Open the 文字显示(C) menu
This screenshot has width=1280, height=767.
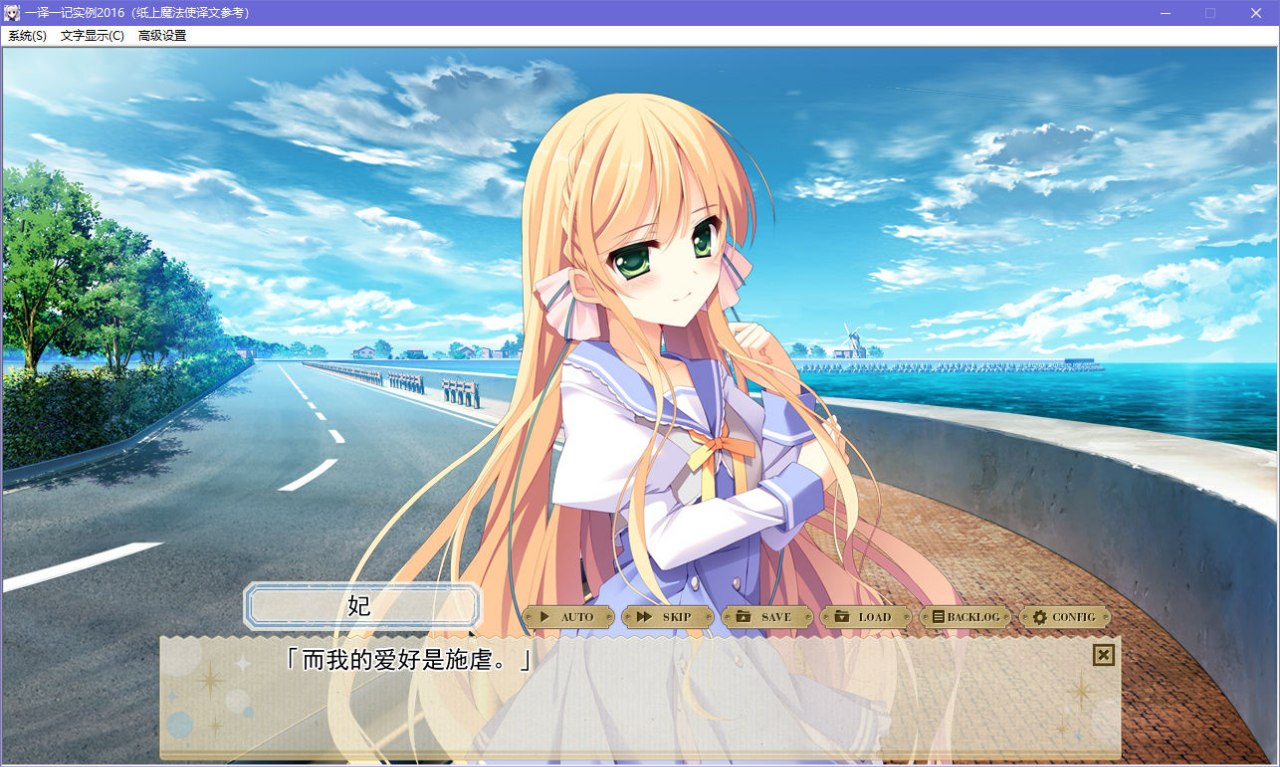[91, 35]
